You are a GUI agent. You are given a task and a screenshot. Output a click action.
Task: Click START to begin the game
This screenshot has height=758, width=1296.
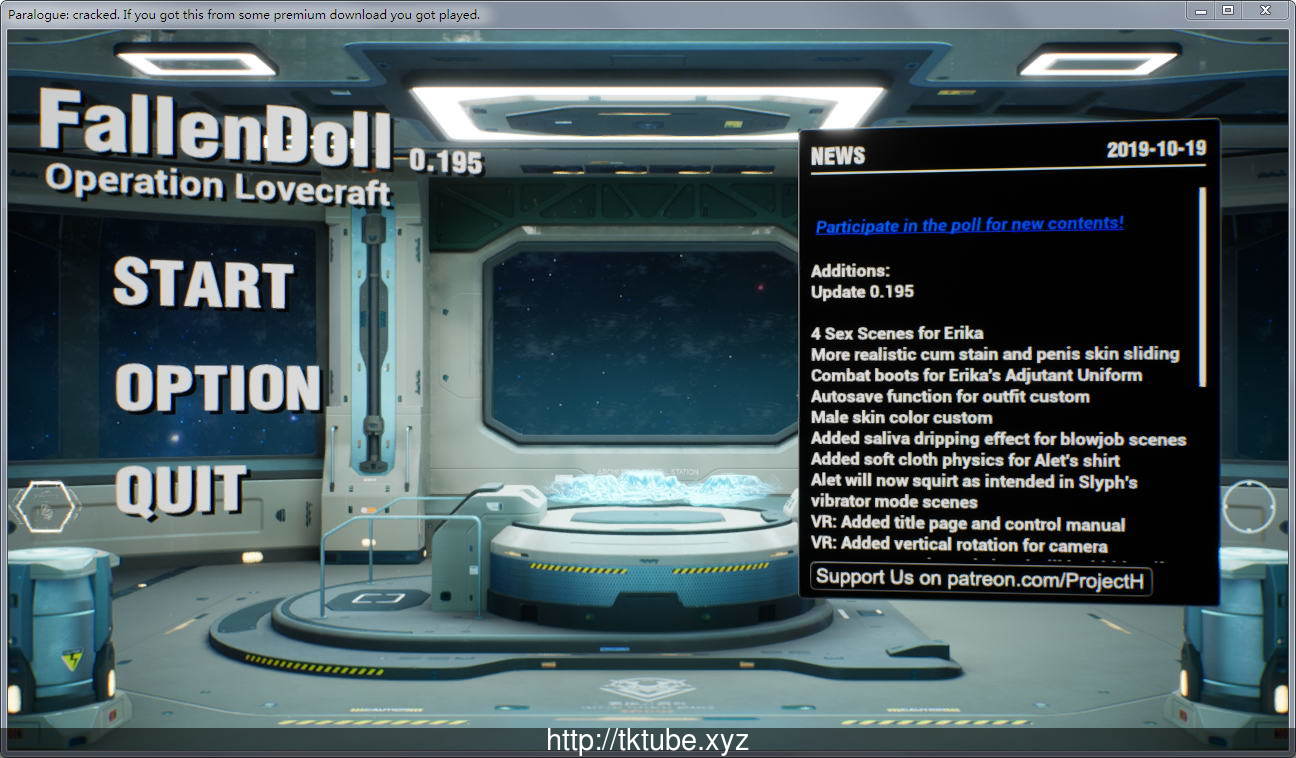pos(203,282)
